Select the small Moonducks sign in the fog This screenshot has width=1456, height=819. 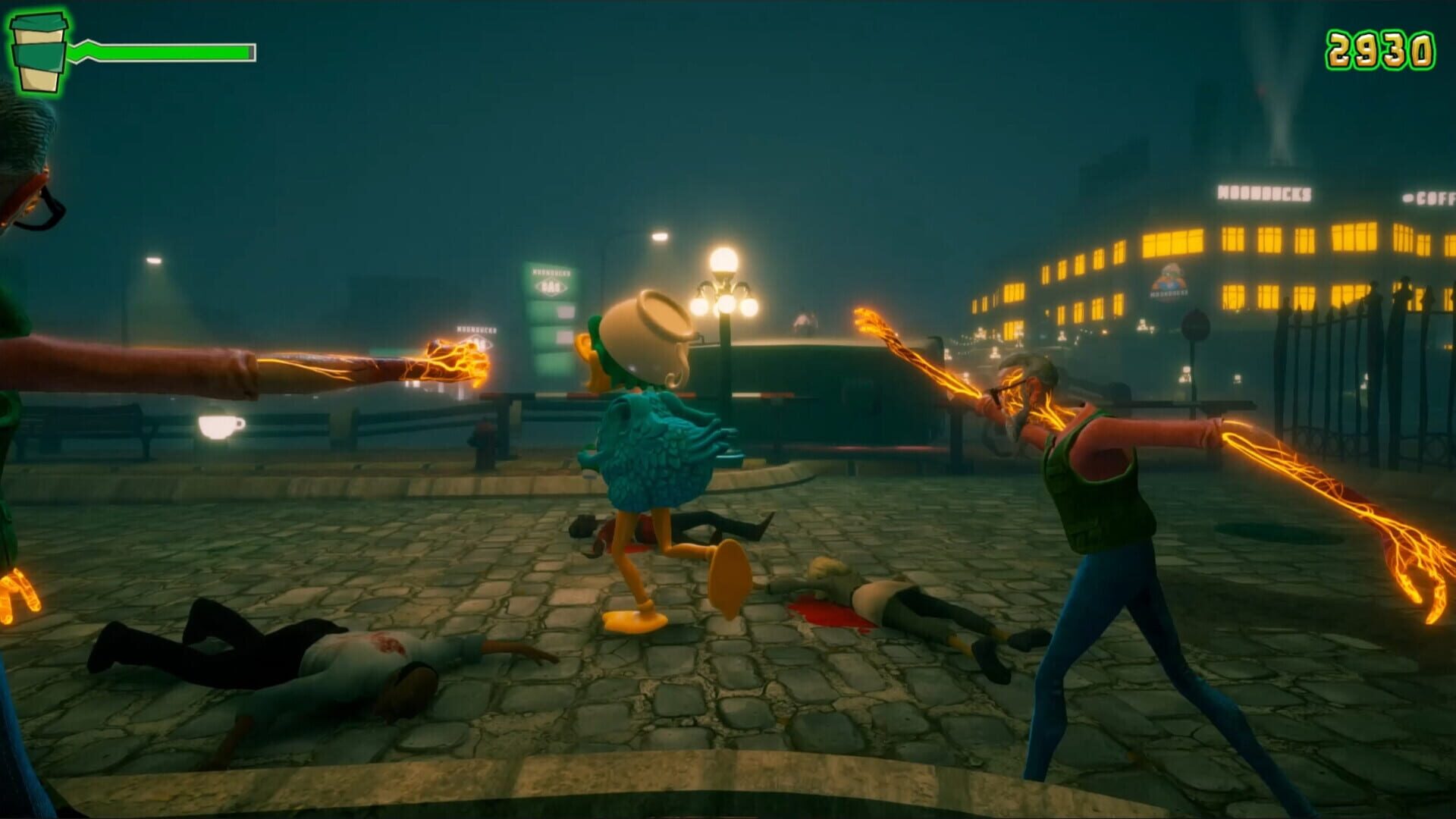[476, 330]
